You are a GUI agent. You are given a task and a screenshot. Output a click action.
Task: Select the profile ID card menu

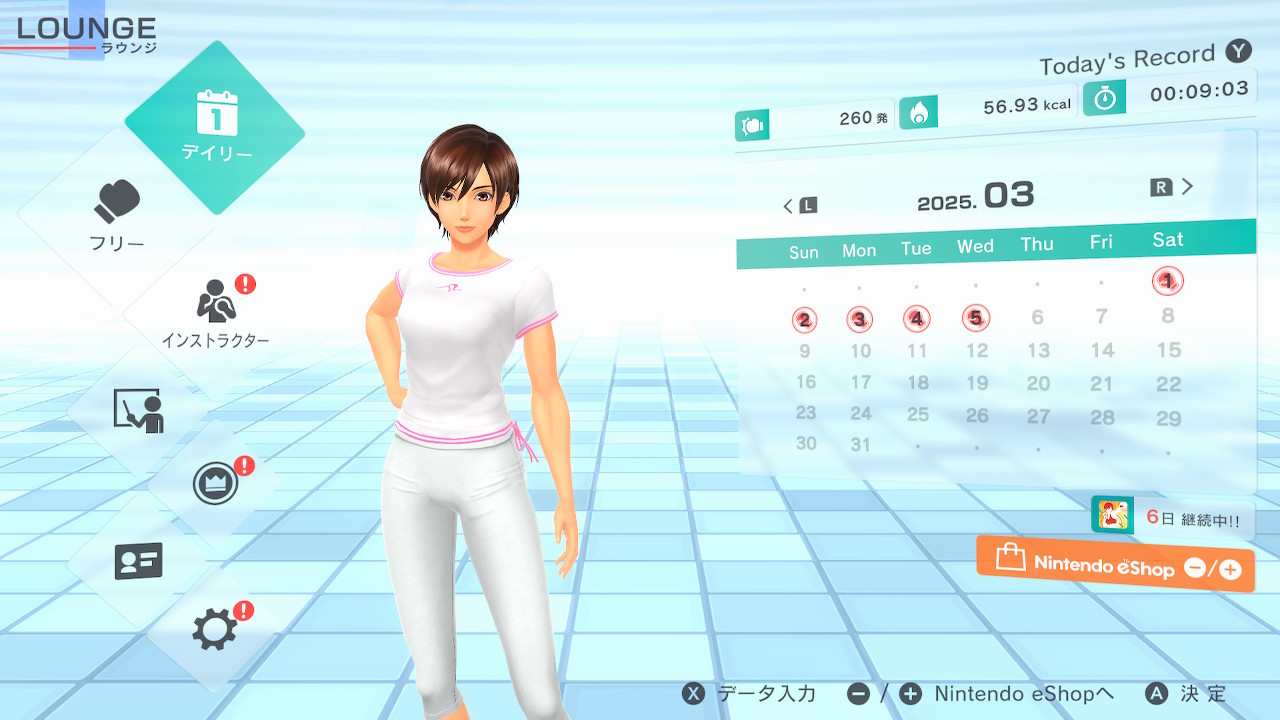[138, 561]
